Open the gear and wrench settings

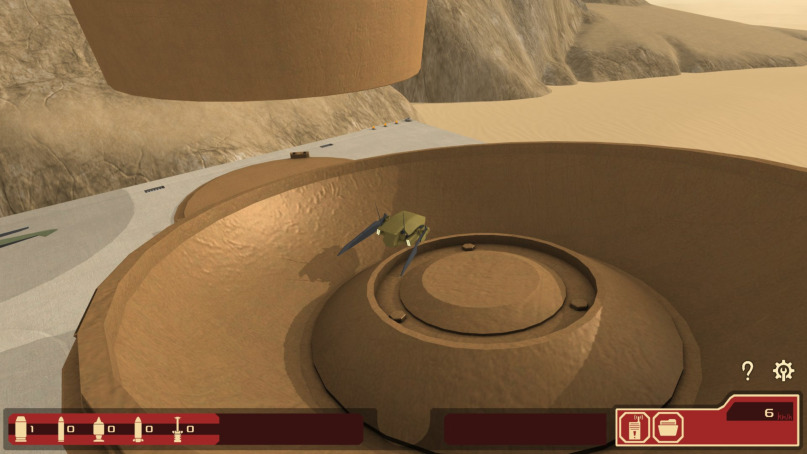784,371
